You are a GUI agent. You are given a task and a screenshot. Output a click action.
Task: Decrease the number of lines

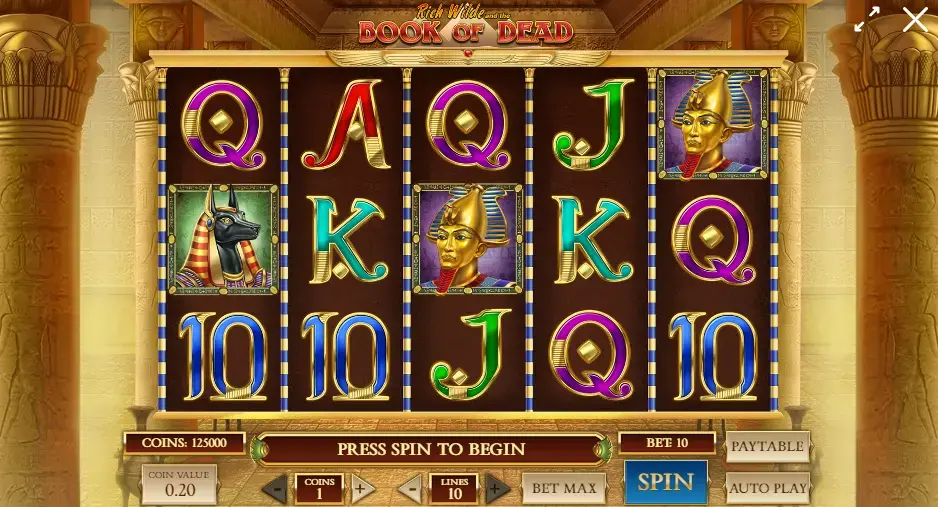411,489
